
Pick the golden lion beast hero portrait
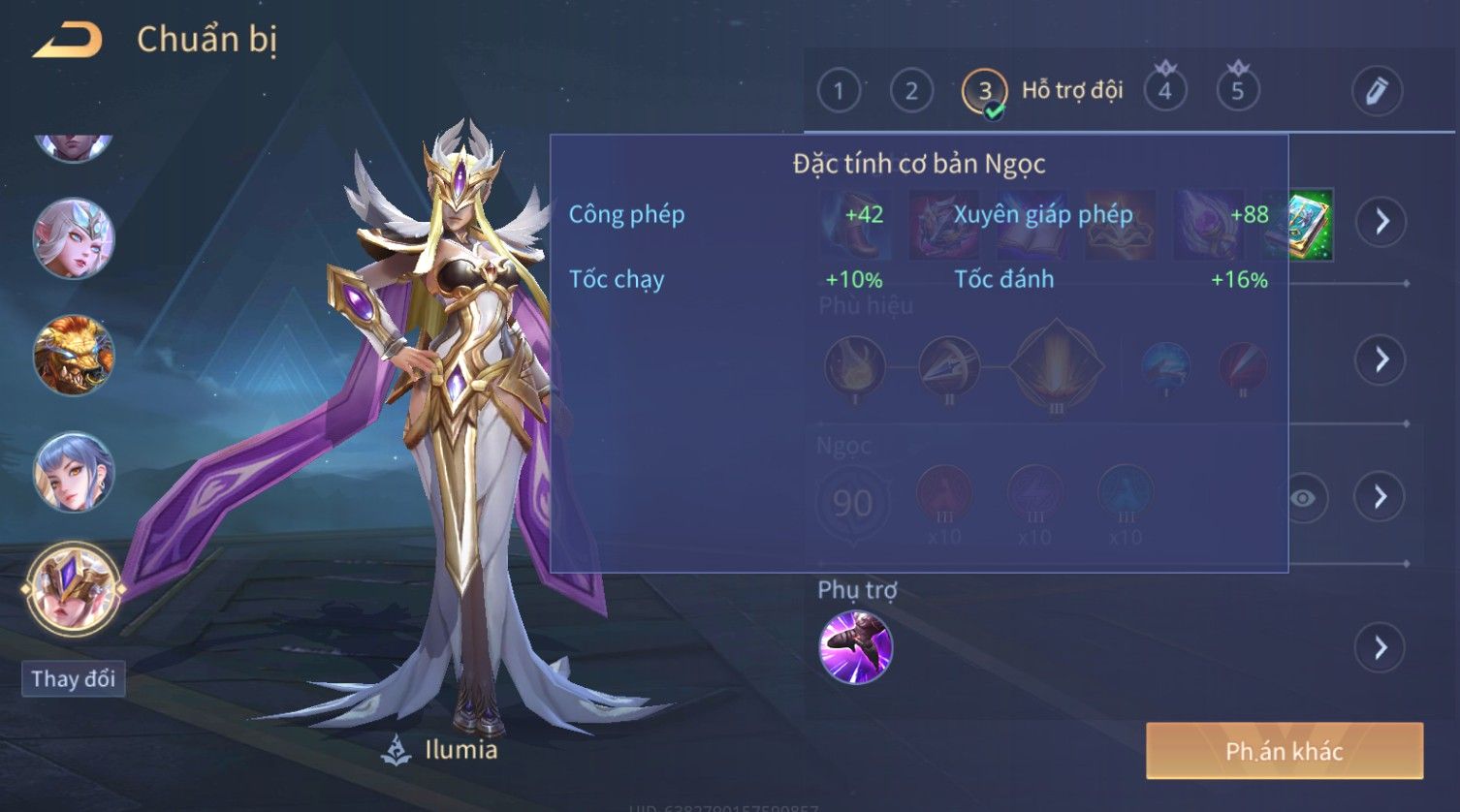pos(74,355)
